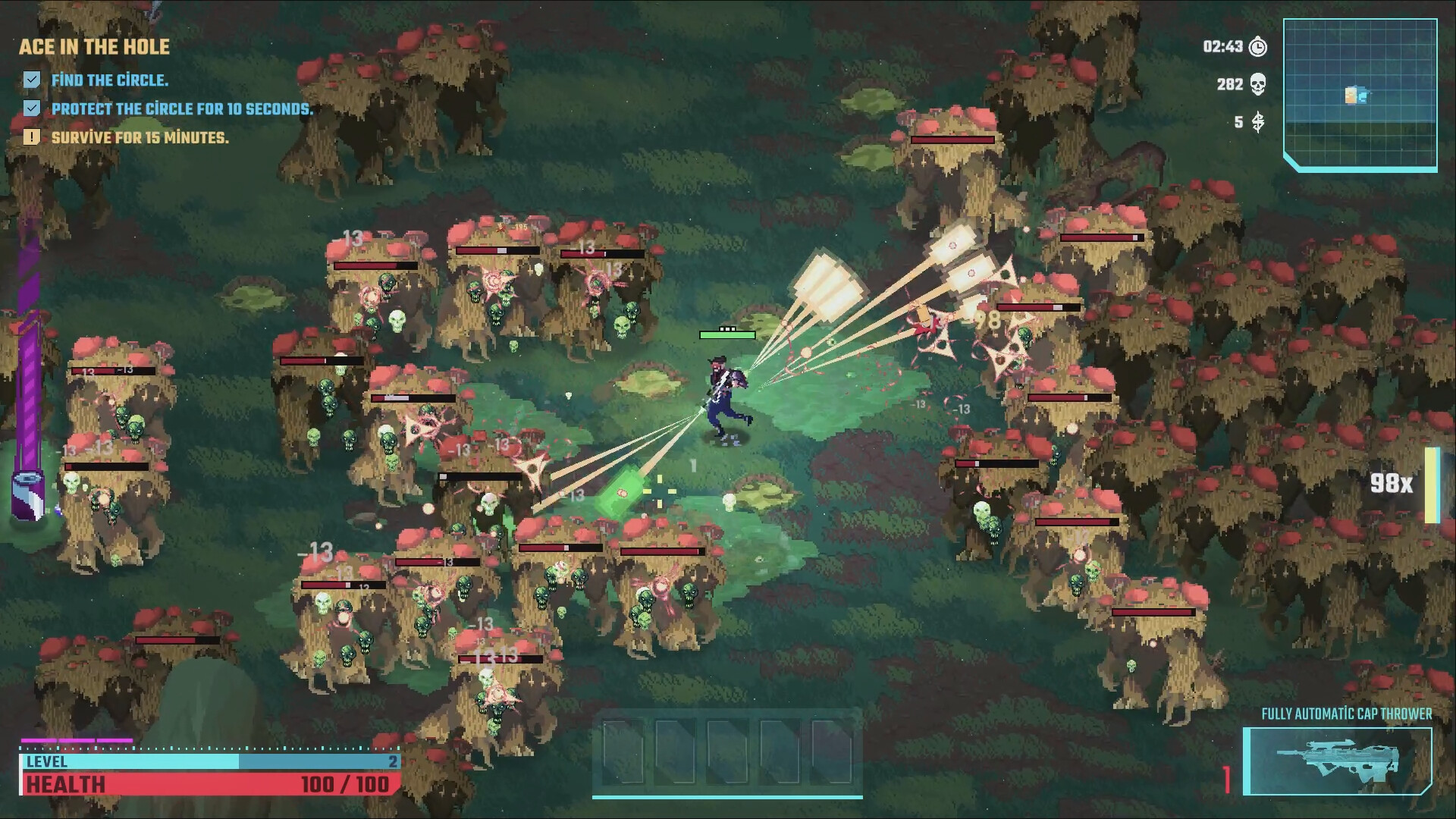Viewport: 1456px width, 819px height.
Task: Click the ACE IN THE HOLE mission title
Action: (x=93, y=47)
